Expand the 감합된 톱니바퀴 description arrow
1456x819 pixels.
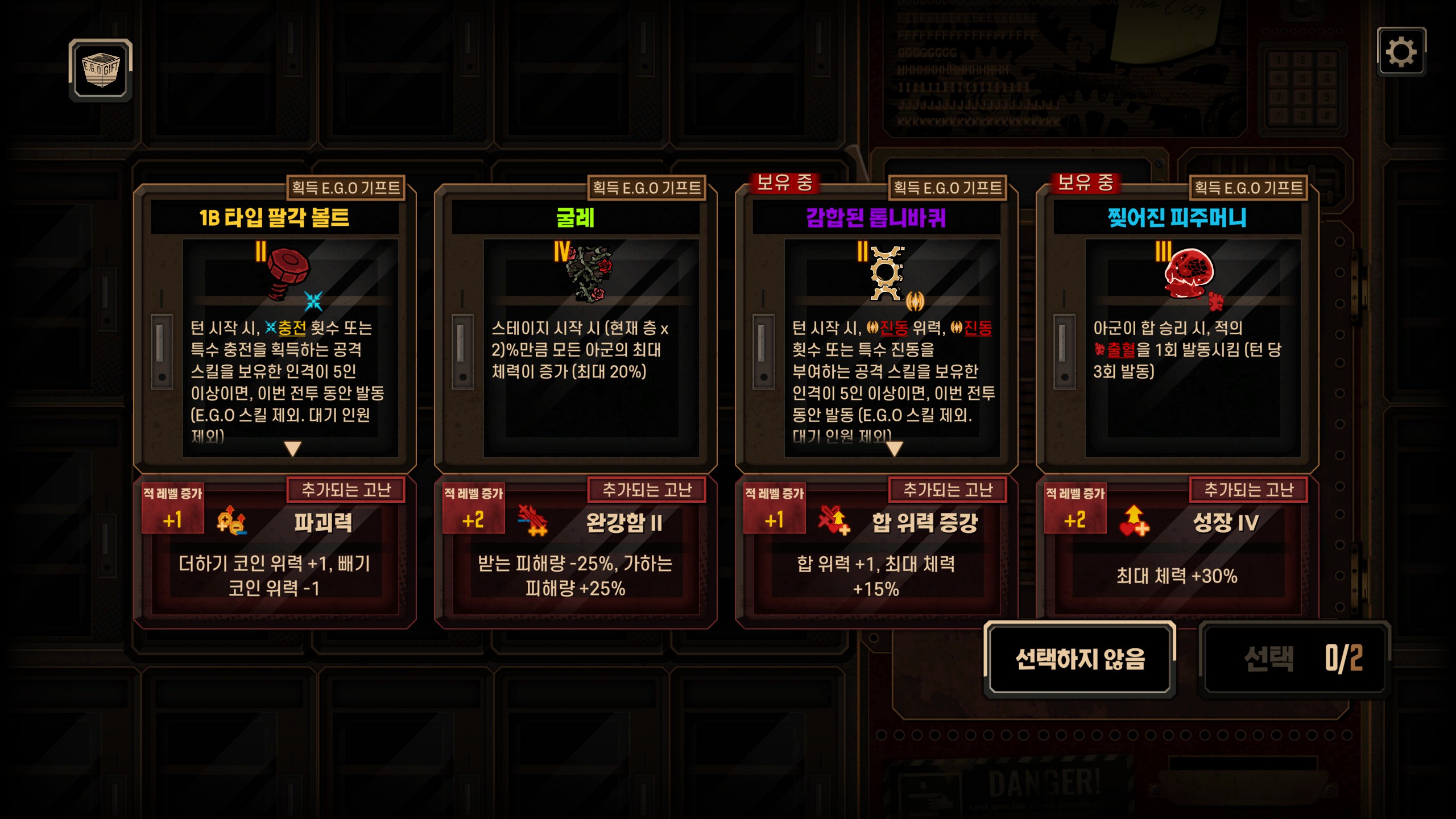(894, 449)
